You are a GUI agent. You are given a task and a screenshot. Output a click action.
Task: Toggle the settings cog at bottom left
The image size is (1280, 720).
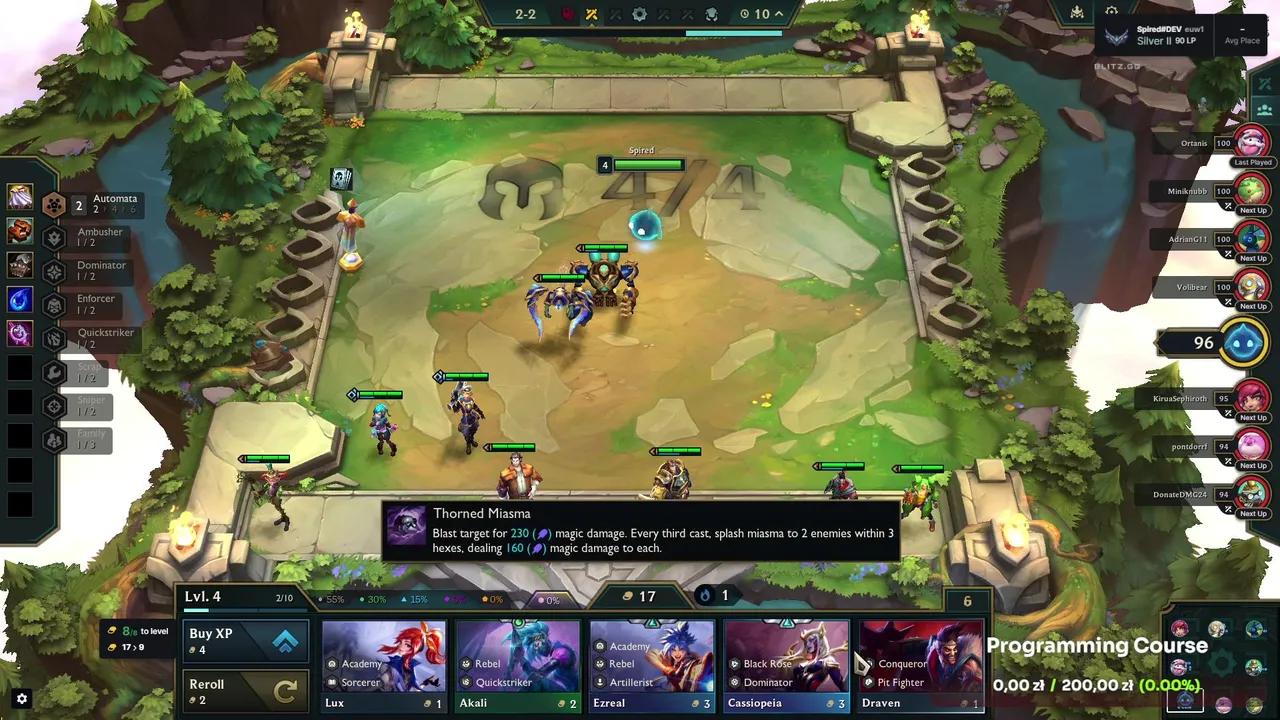tap(21, 699)
